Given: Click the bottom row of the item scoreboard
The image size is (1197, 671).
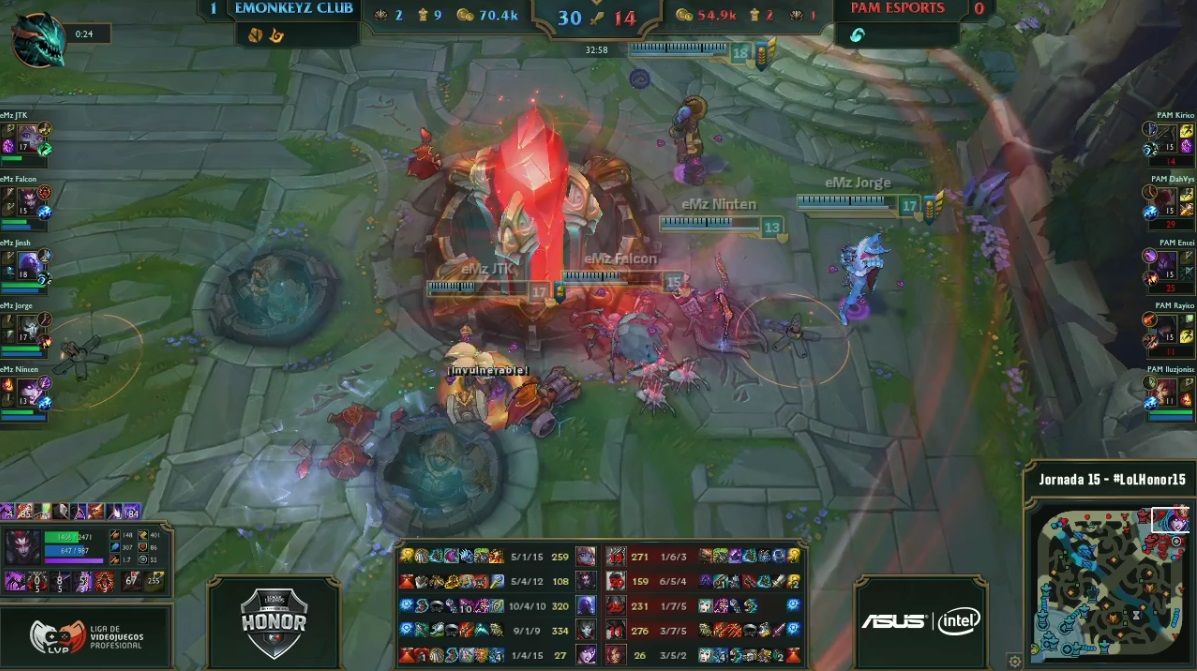Looking at the screenshot, I should click(x=600, y=655).
